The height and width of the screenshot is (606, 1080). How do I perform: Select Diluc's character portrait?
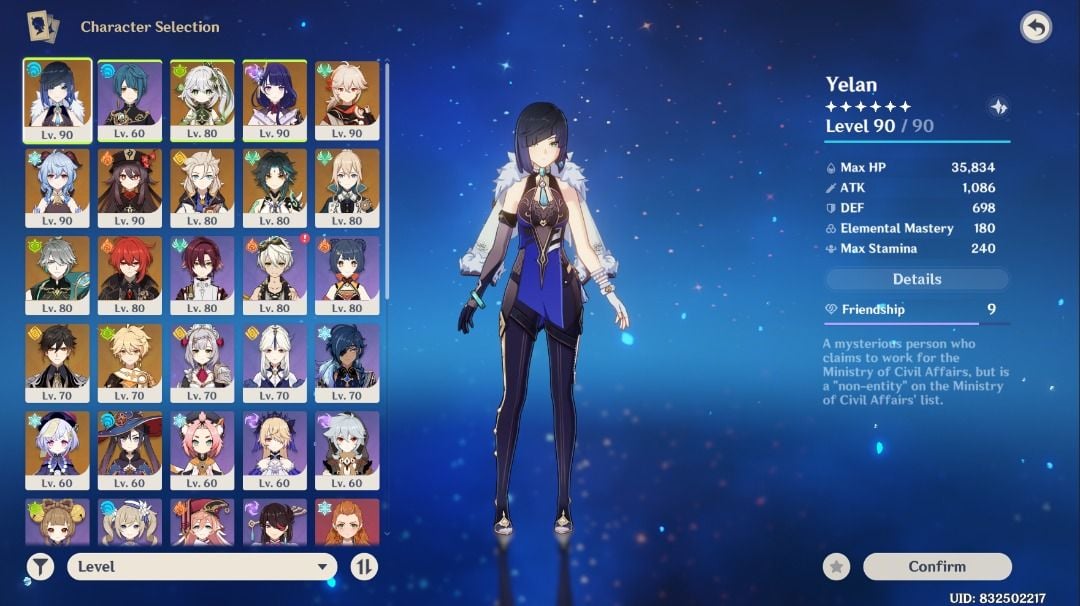[x=130, y=275]
